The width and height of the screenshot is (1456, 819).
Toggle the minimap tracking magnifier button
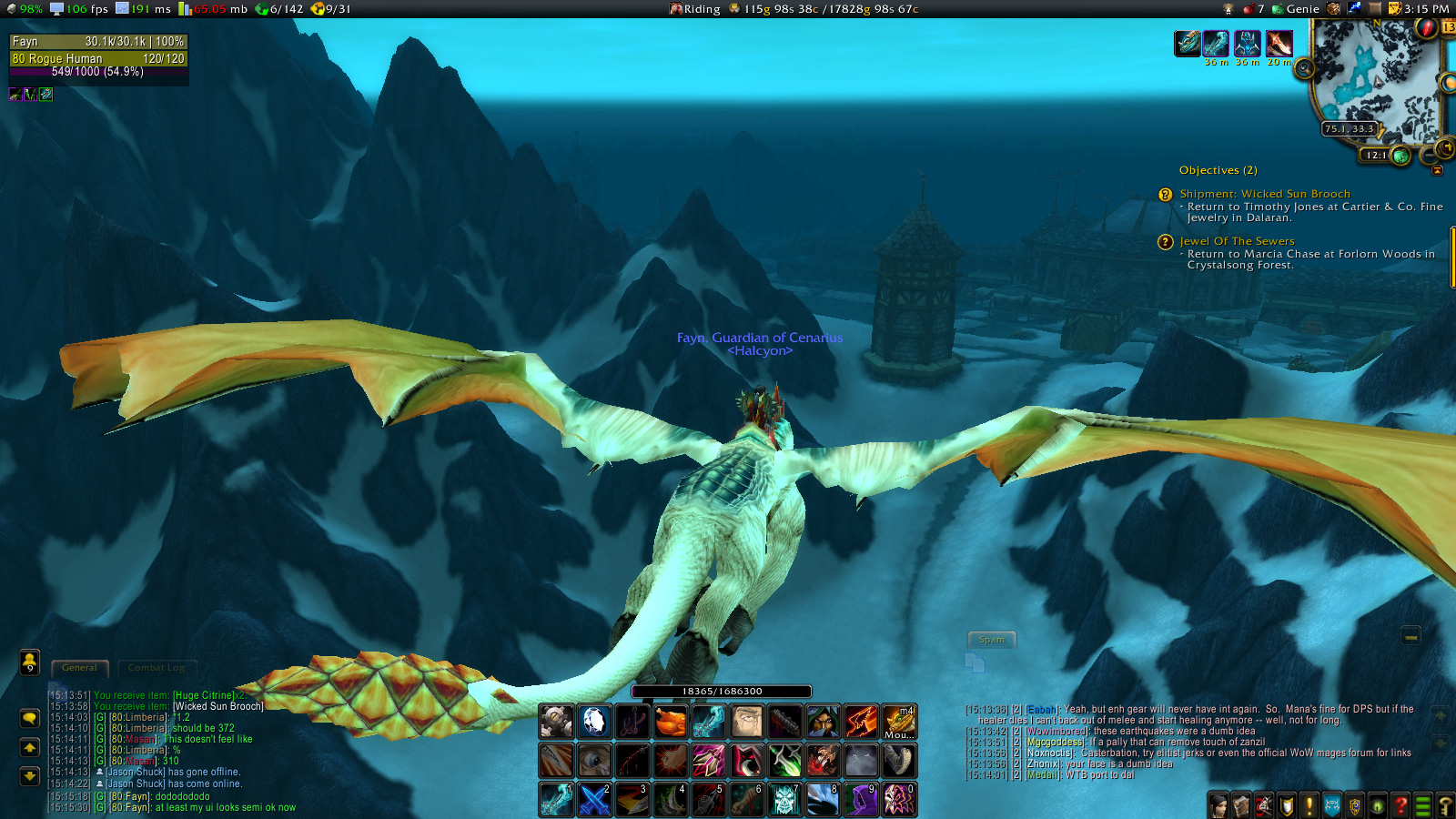1304,68
